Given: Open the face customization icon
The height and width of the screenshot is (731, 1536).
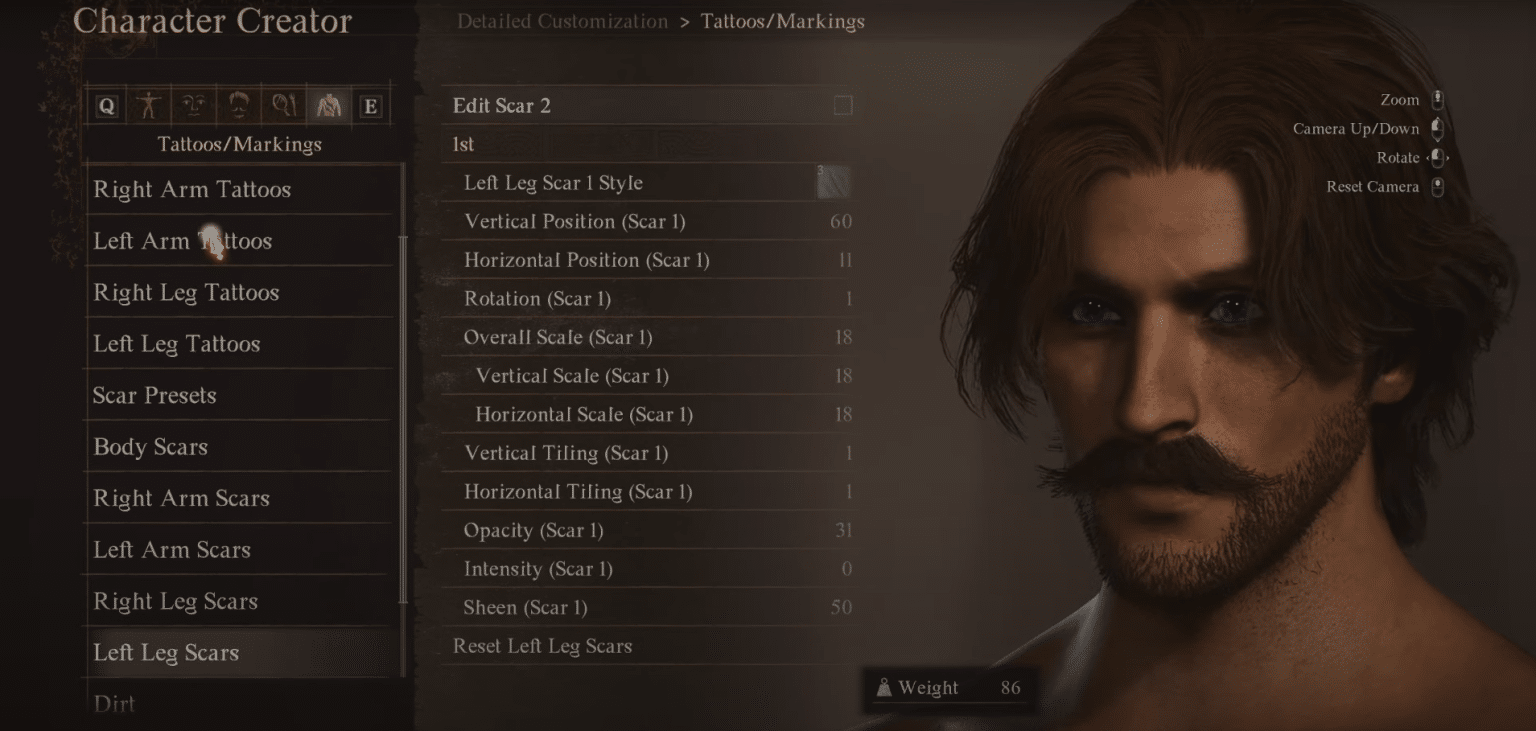Looking at the screenshot, I should tap(193, 105).
